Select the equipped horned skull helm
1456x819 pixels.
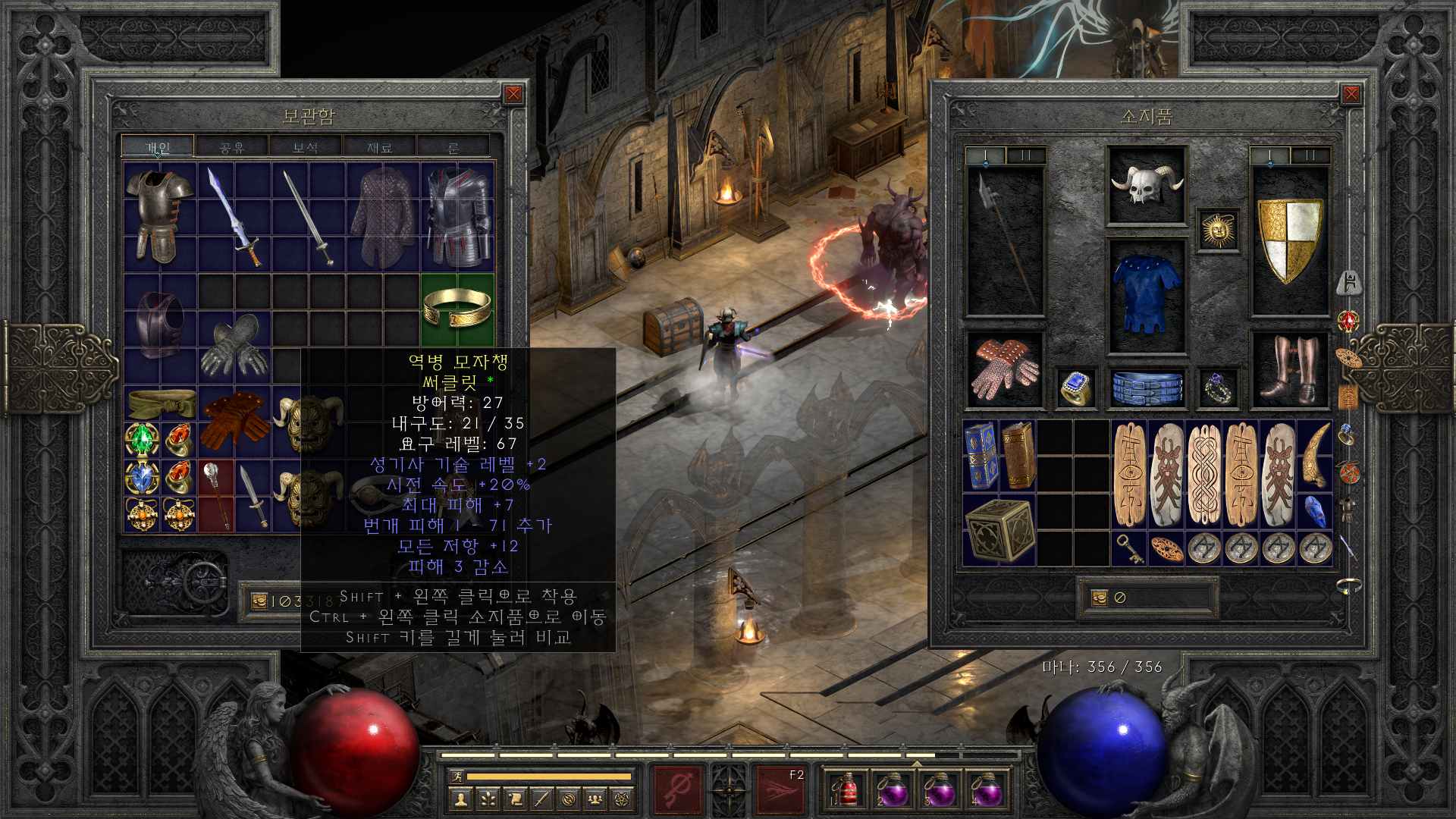coord(1146,186)
